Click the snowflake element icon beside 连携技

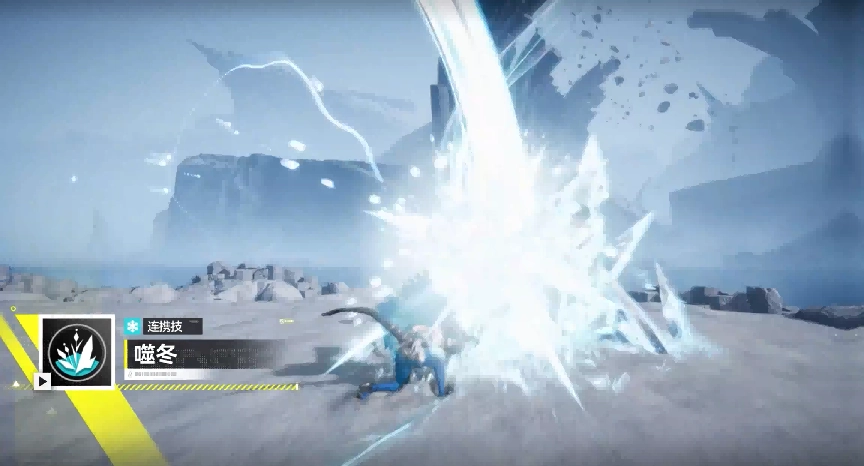coord(131,326)
